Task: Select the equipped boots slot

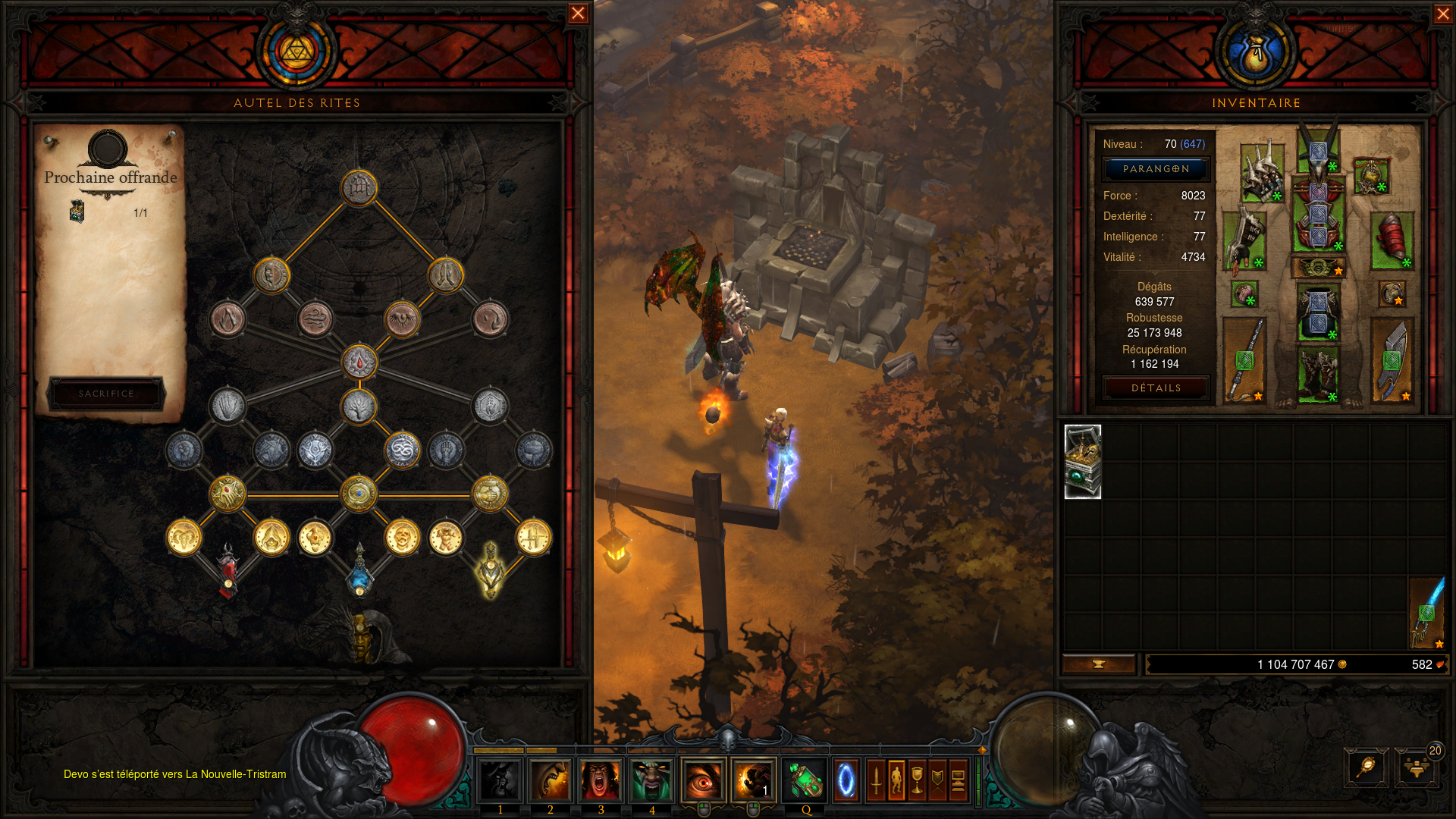Action: [x=1318, y=375]
